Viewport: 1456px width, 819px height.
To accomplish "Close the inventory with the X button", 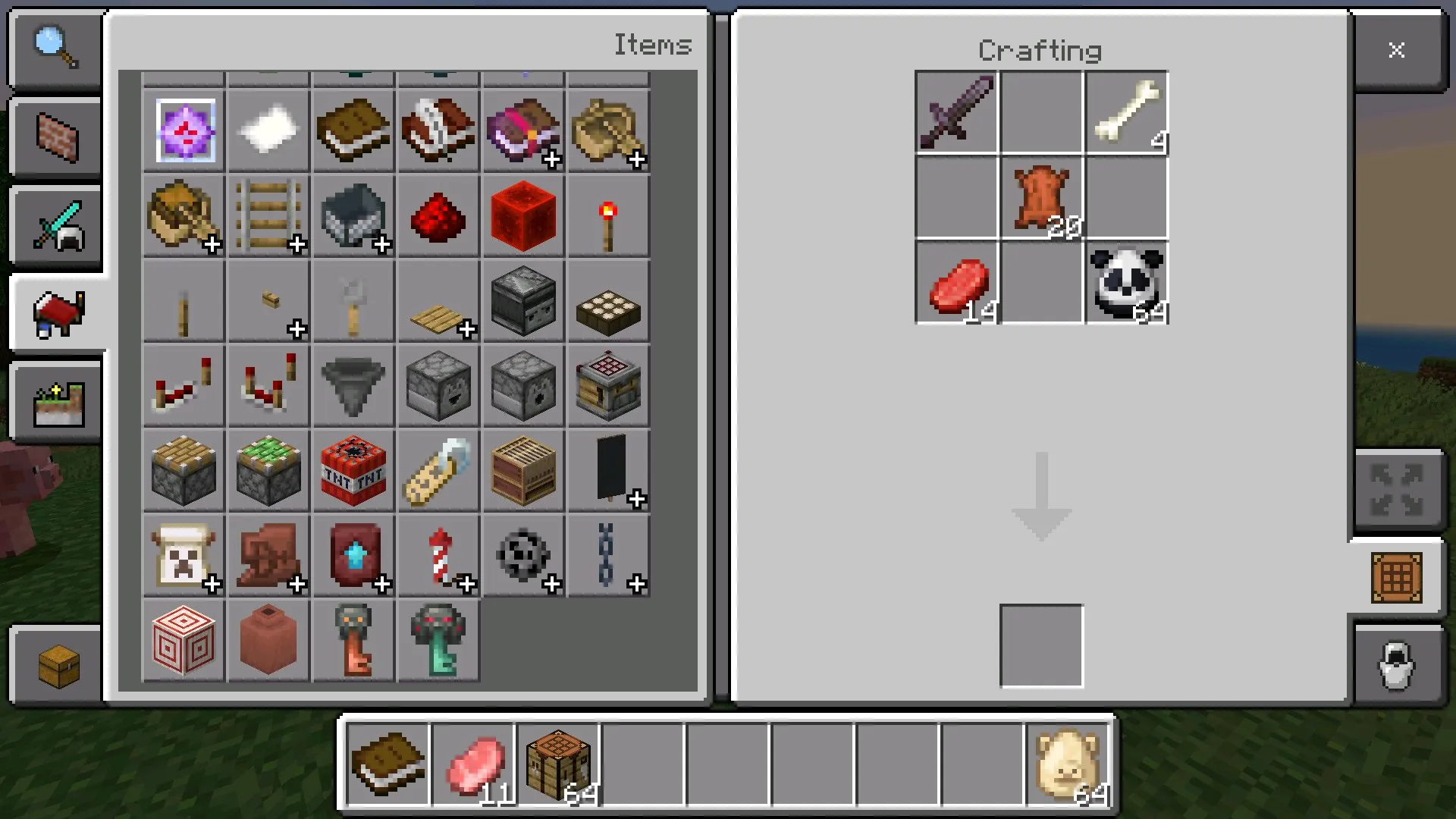I will pyautogui.click(x=1396, y=50).
